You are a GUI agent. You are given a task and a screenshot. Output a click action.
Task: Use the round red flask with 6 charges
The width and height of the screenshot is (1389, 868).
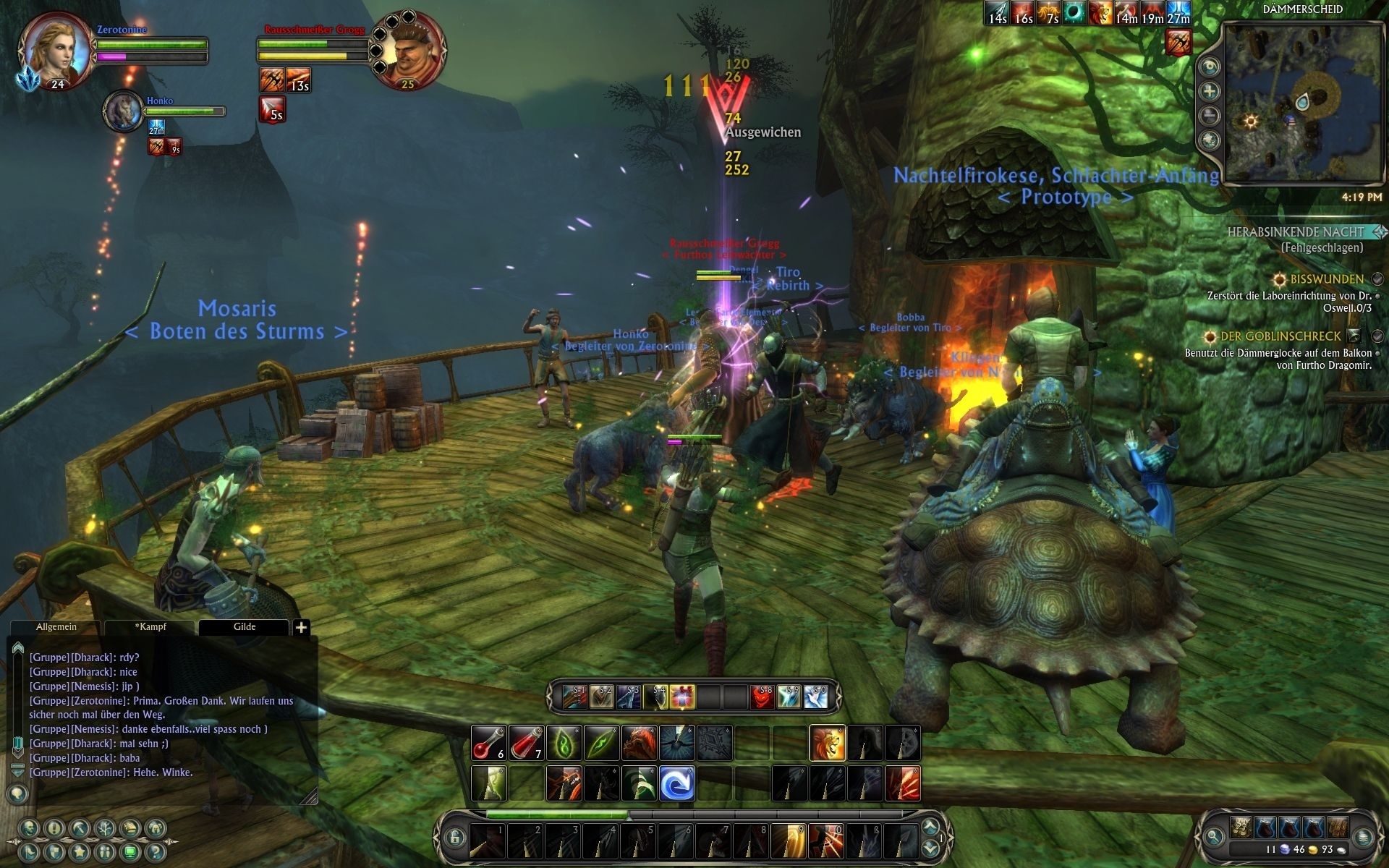(x=489, y=743)
